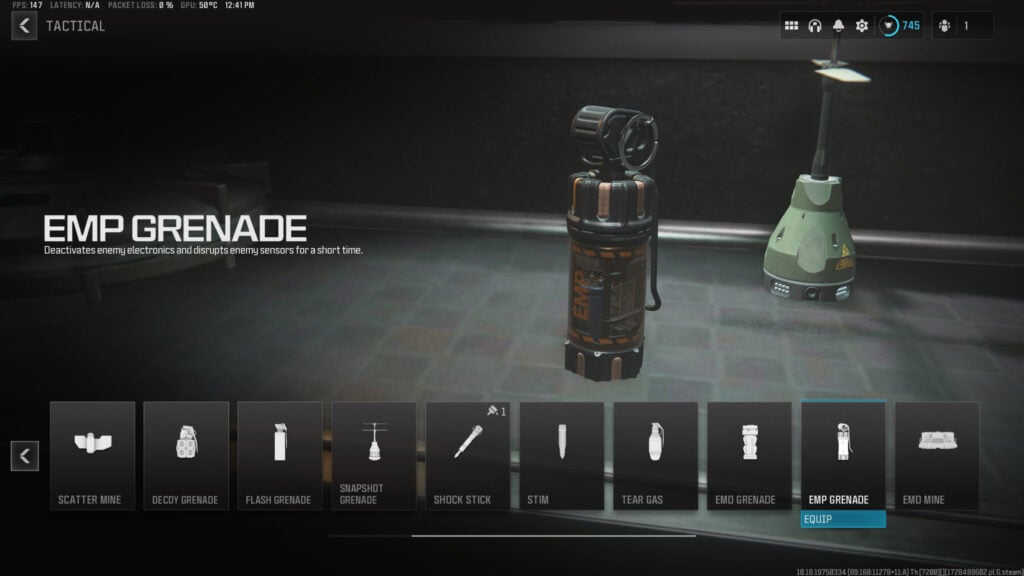The image size is (1024, 576).
Task: Choose the Shock Stick tile
Action: tap(468, 455)
